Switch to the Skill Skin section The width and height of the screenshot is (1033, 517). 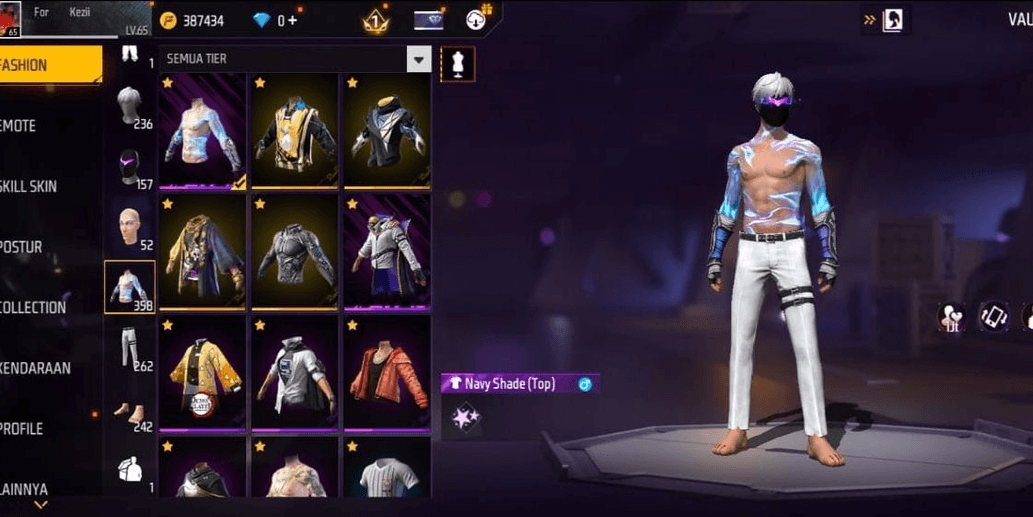click(33, 186)
